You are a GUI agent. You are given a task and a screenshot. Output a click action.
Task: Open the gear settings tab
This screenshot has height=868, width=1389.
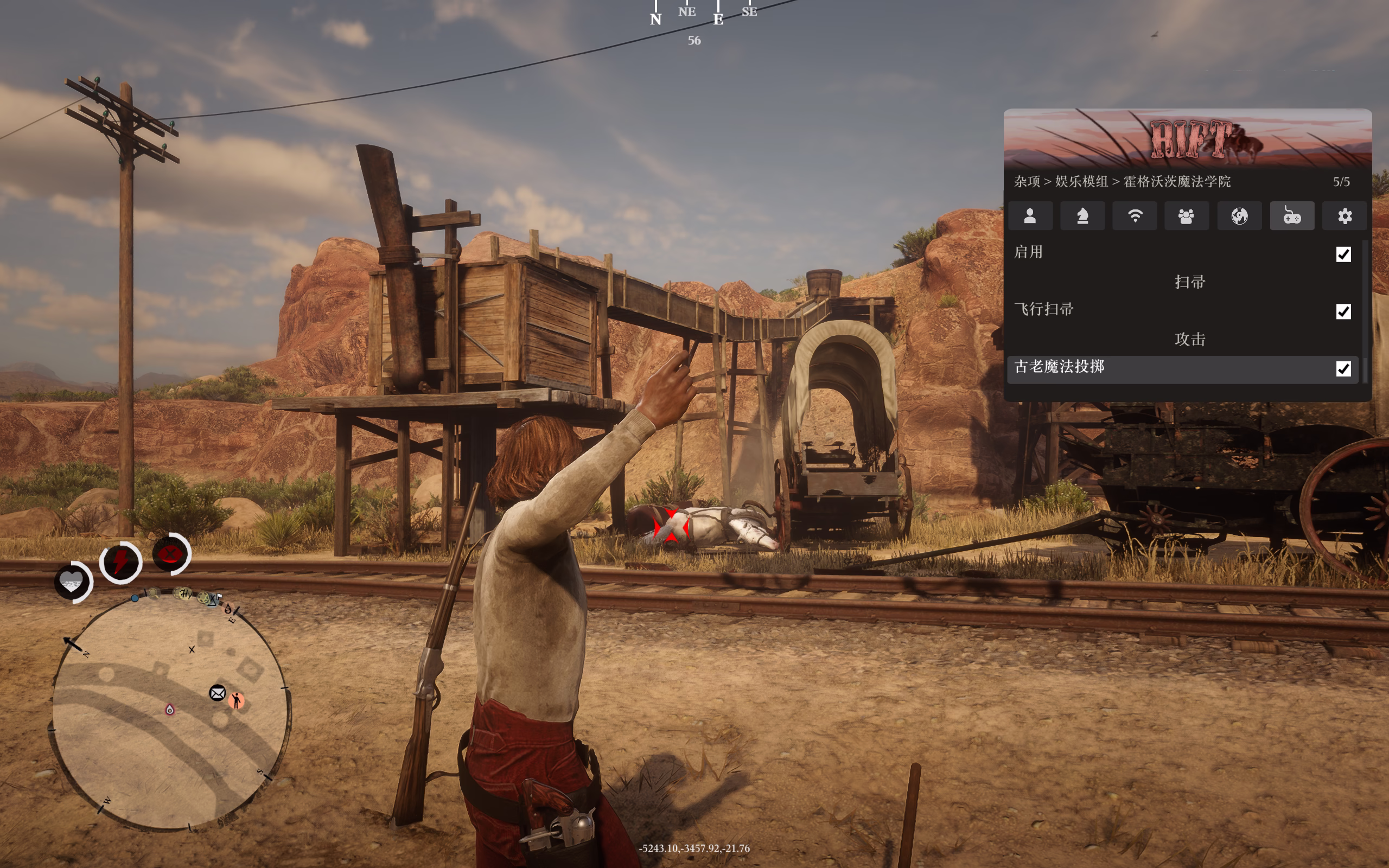[1345, 216]
